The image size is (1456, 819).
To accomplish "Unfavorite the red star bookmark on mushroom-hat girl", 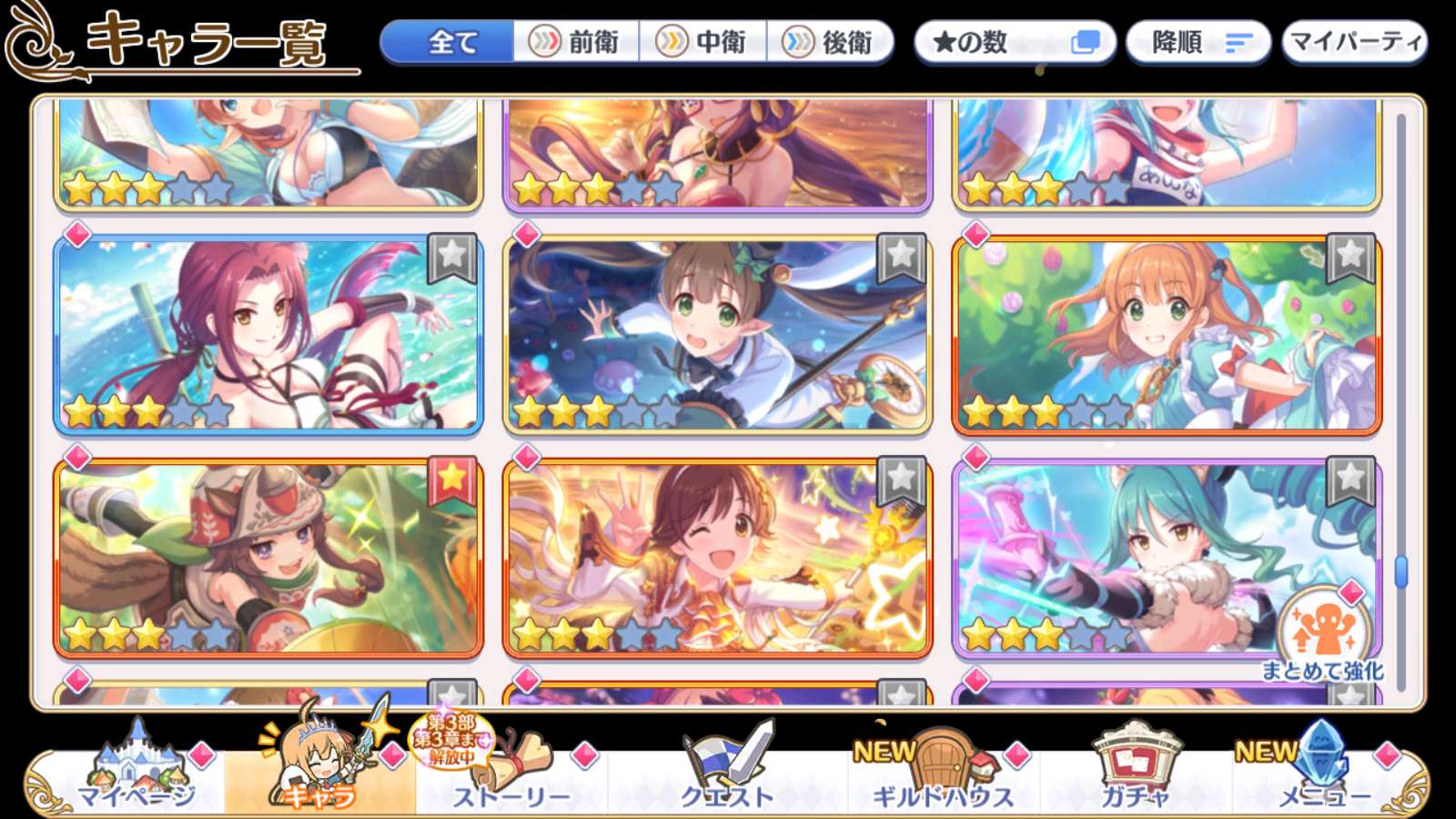I will tap(451, 479).
